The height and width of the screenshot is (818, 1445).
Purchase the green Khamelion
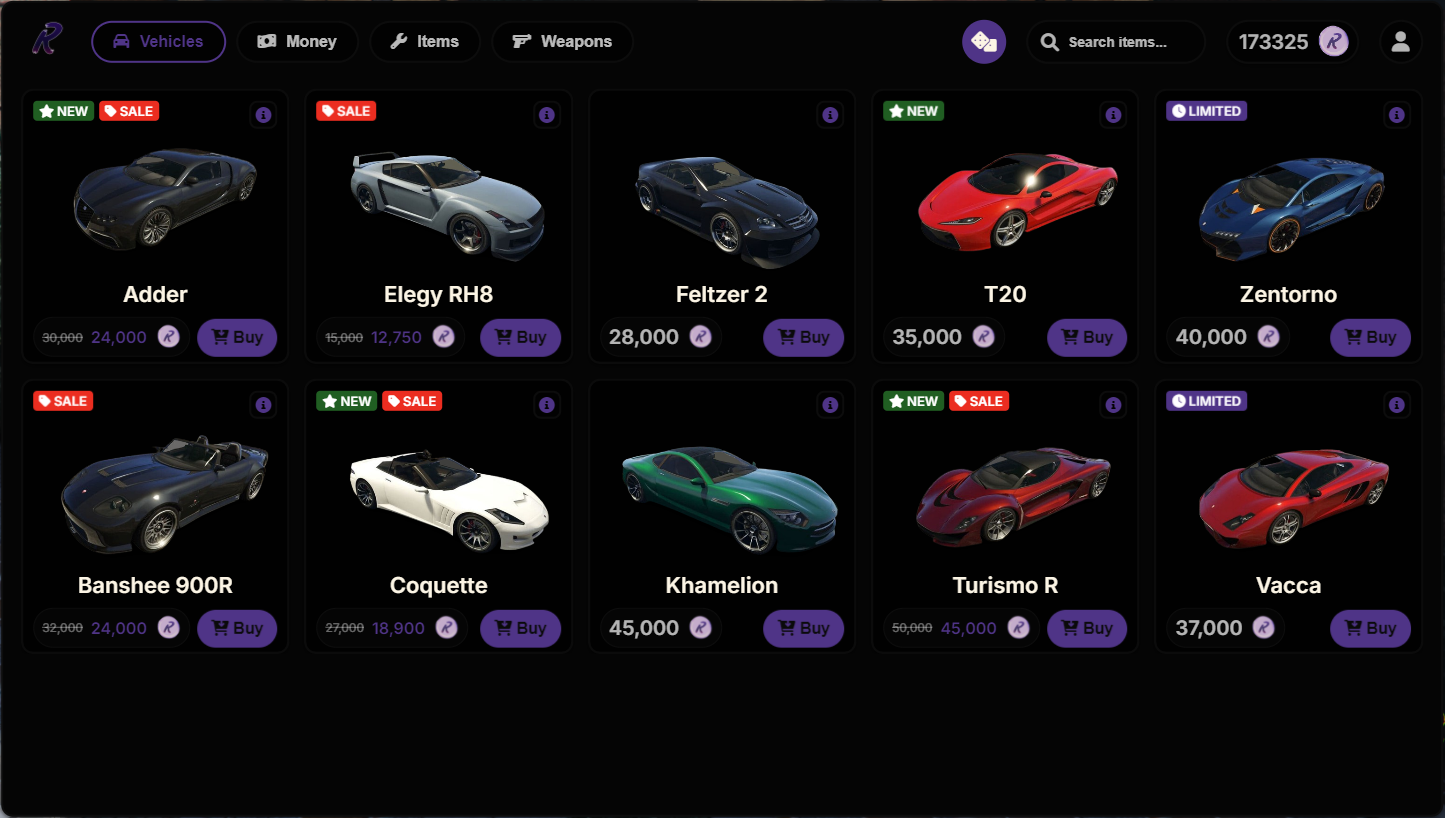point(803,628)
